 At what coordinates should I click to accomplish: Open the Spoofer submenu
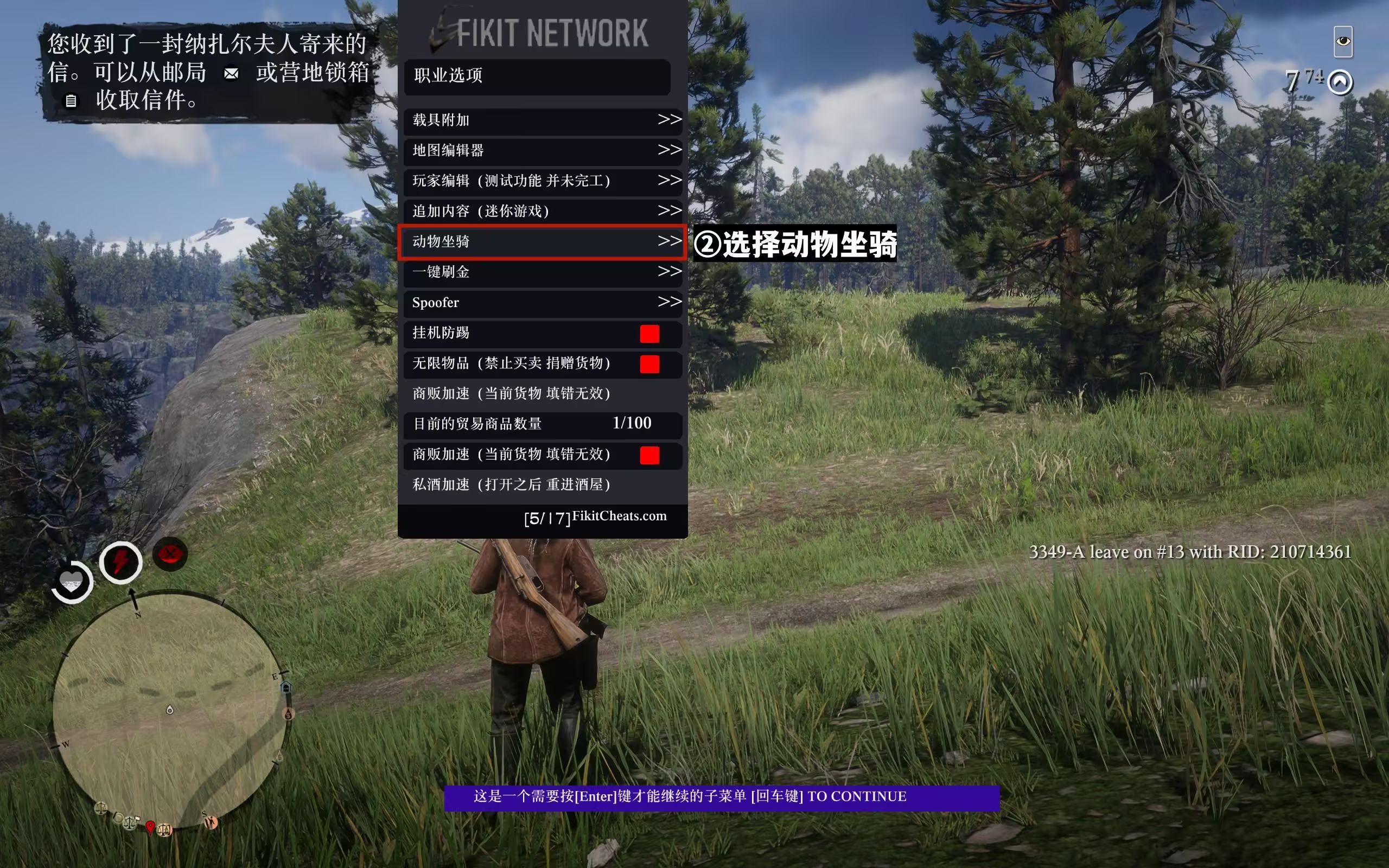click(x=542, y=303)
